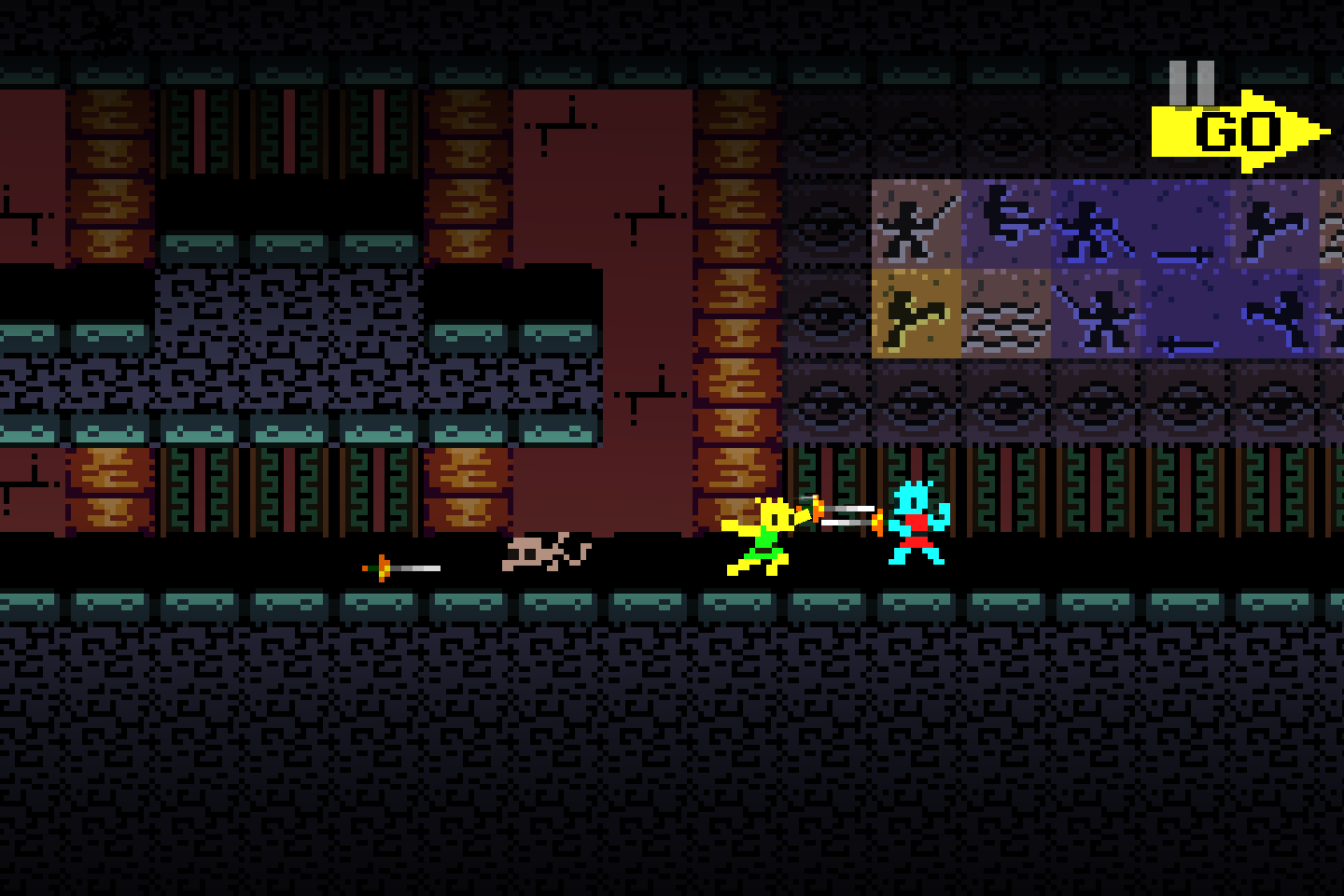Click the skeleton remains on the ground
This screenshot has width=1344, height=896.
click(546, 551)
